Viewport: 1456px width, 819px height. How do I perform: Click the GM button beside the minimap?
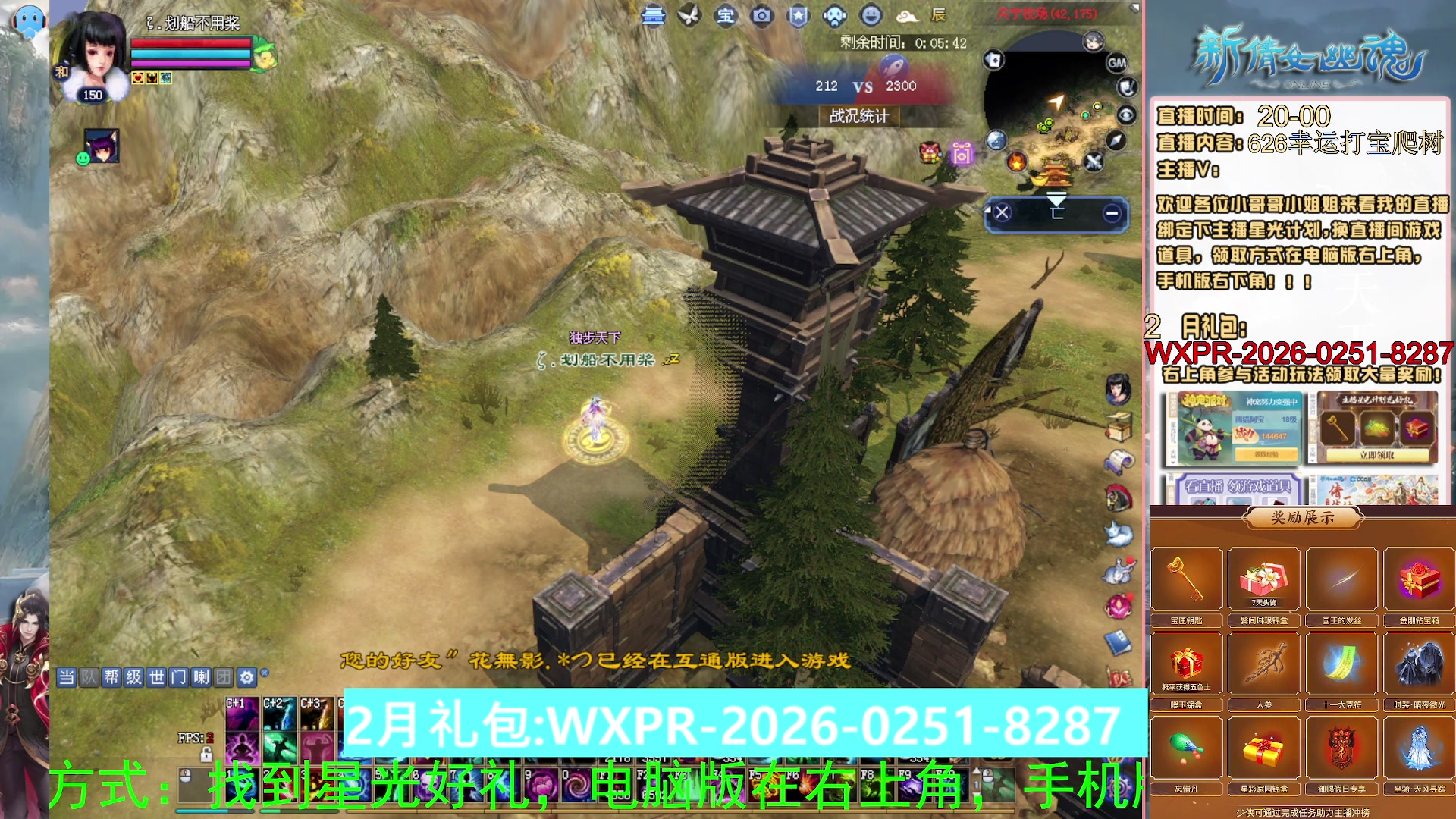click(1116, 63)
